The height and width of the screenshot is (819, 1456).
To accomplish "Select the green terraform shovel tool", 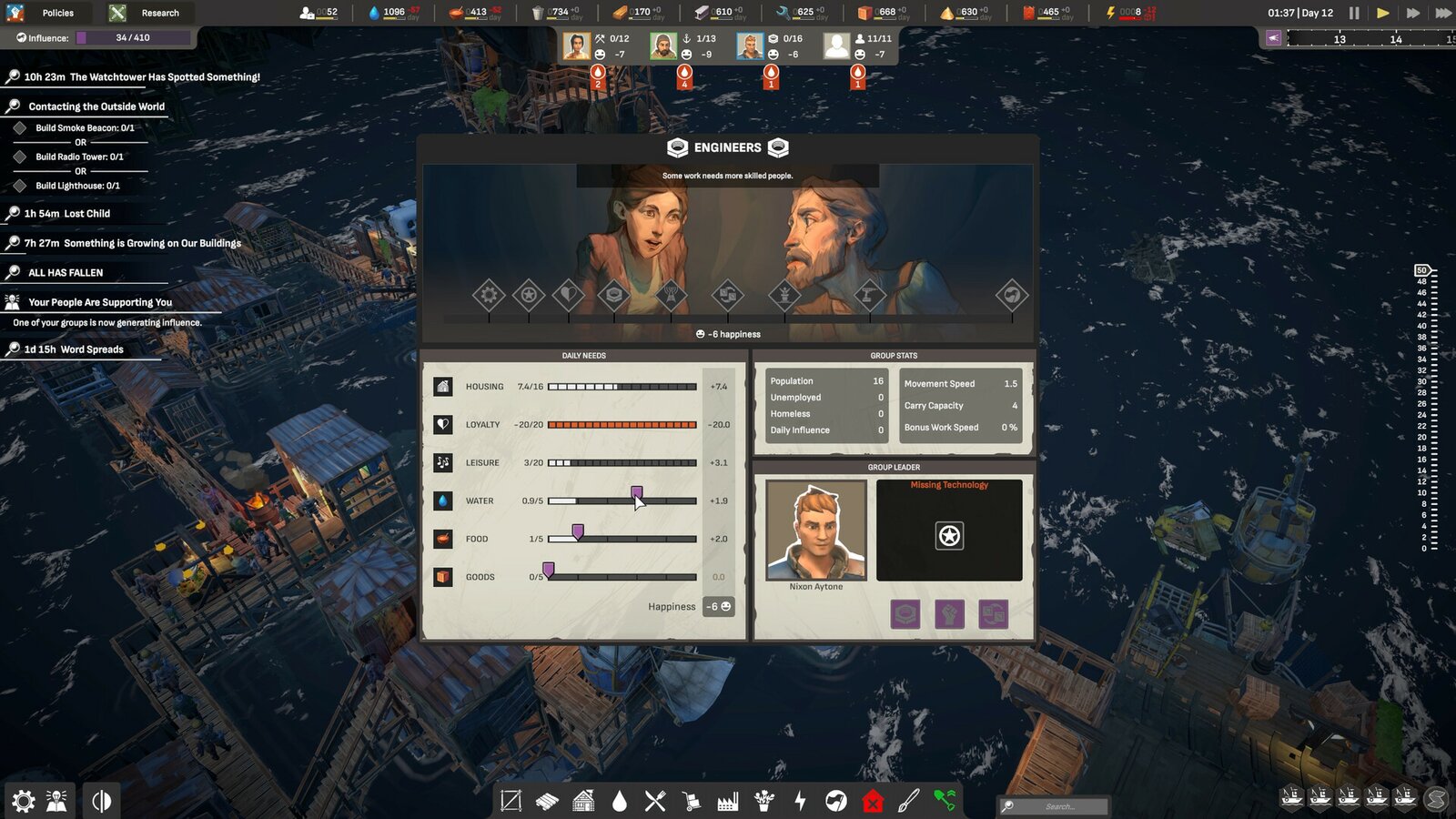I will click(945, 802).
